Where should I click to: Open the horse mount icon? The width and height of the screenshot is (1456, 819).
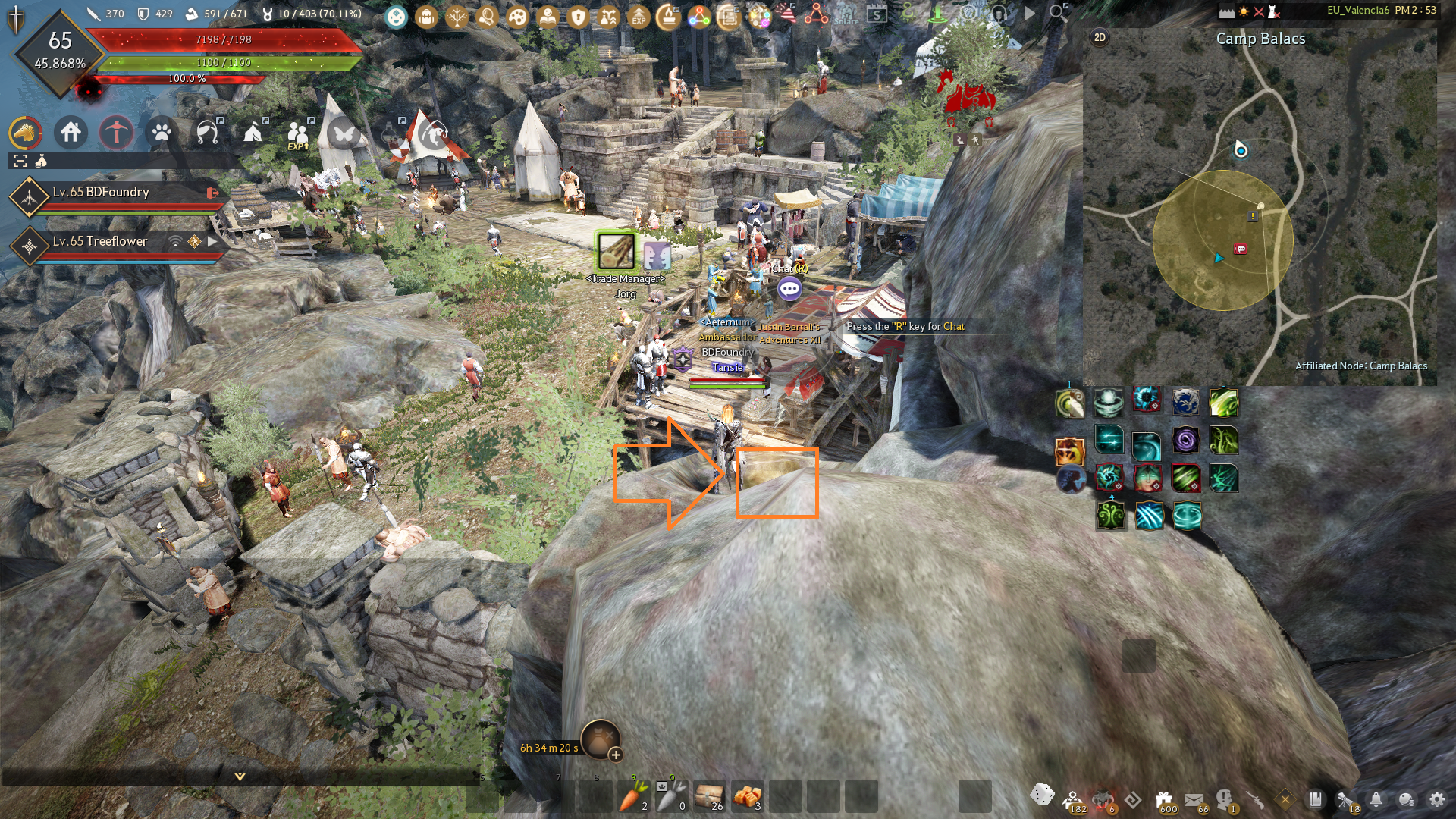point(25,133)
